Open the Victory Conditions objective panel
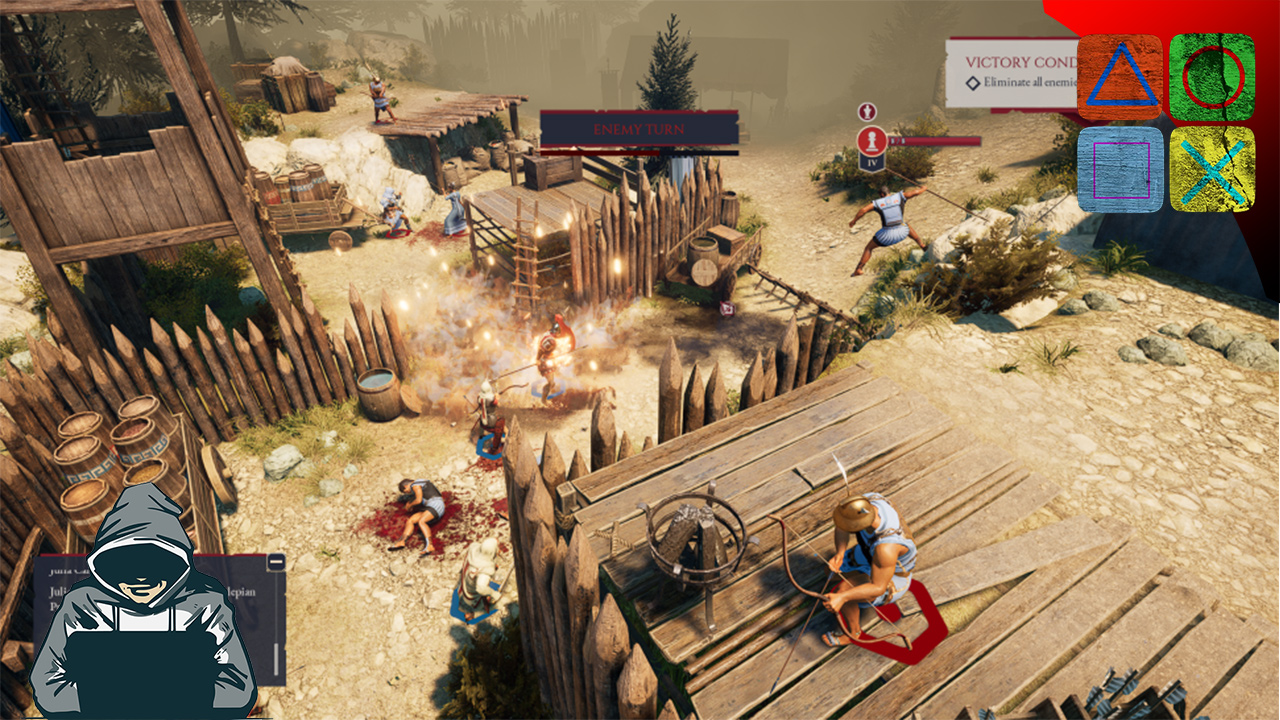The height and width of the screenshot is (720, 1280). click(x=1010, y=71)
